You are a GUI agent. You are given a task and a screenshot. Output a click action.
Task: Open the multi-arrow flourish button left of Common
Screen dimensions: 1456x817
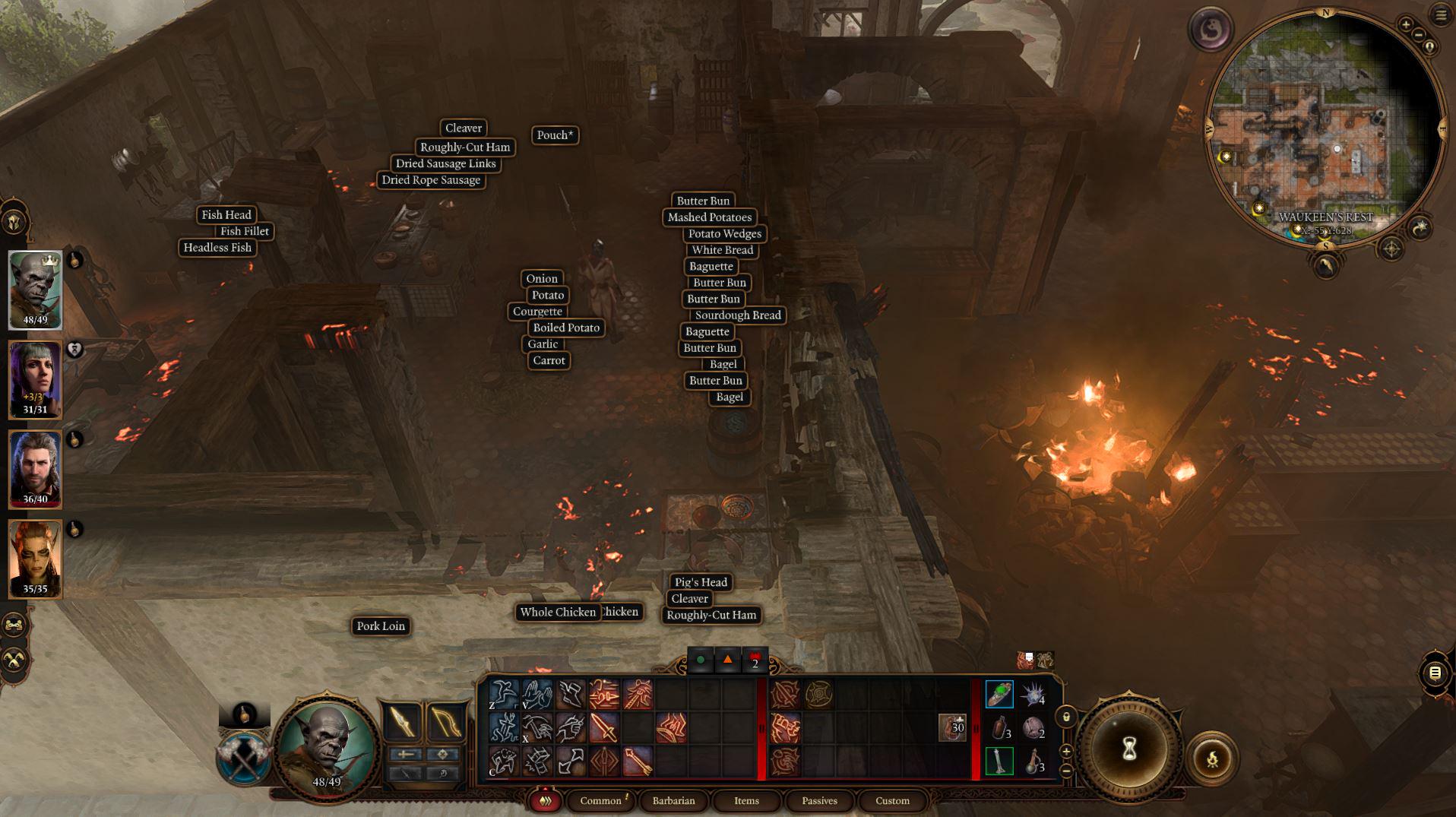point(546,800)
